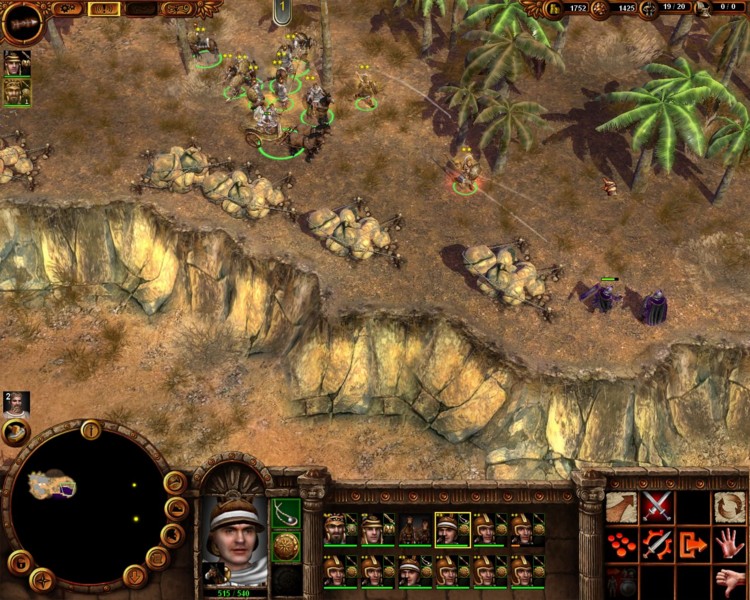Activate the orange exit arrow command
Image resolution: width=750 pixels, height=600 pixels.
click(x=693, y=545)
